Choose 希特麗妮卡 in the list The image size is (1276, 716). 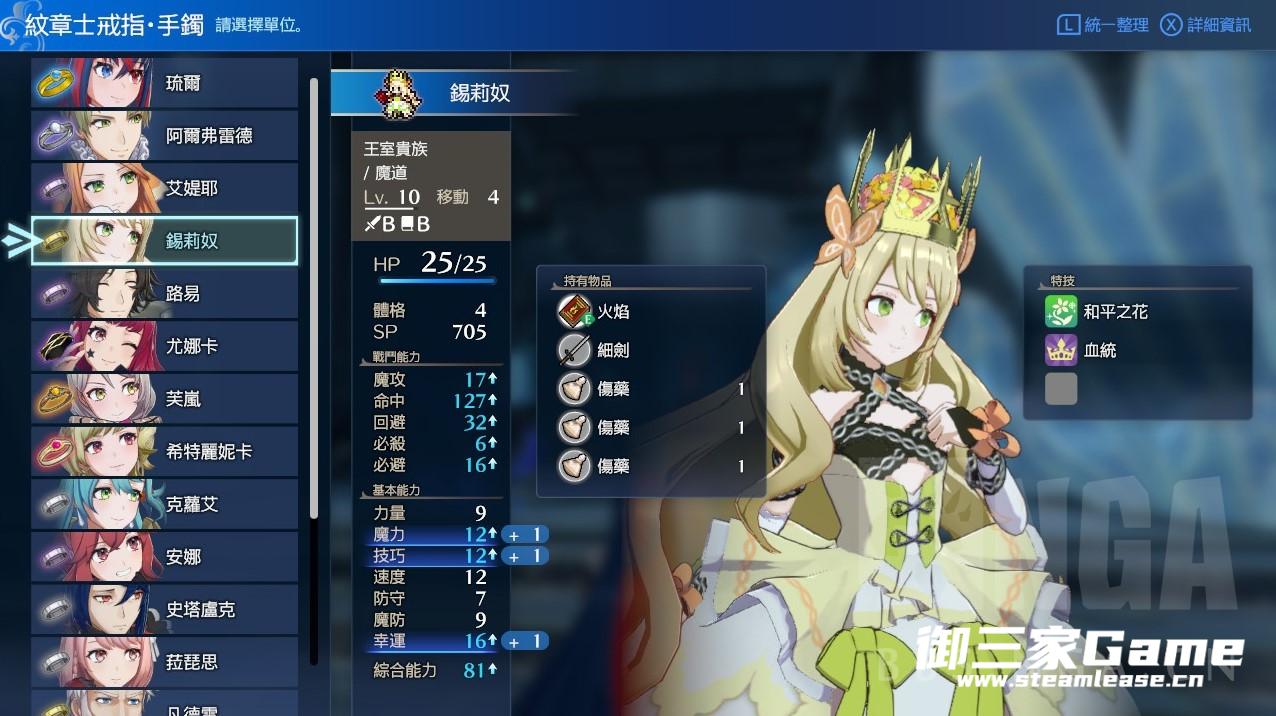click(165, 452)
